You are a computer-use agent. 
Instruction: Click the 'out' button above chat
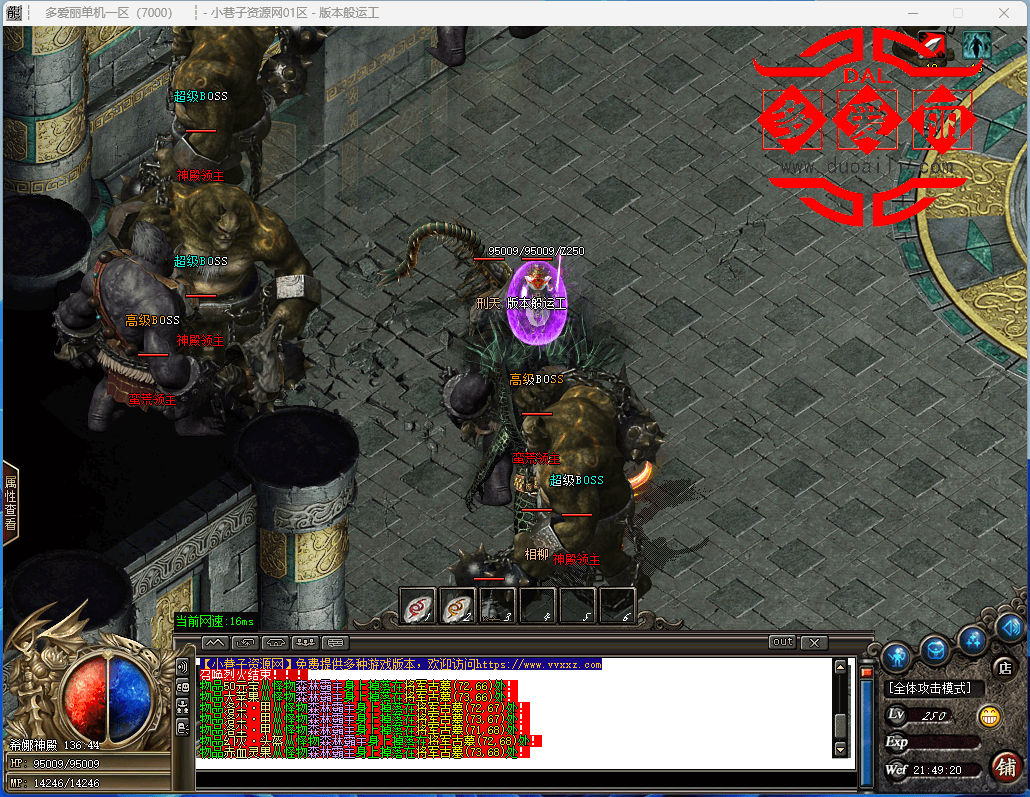pyautogui.click(x=782, y=642)
